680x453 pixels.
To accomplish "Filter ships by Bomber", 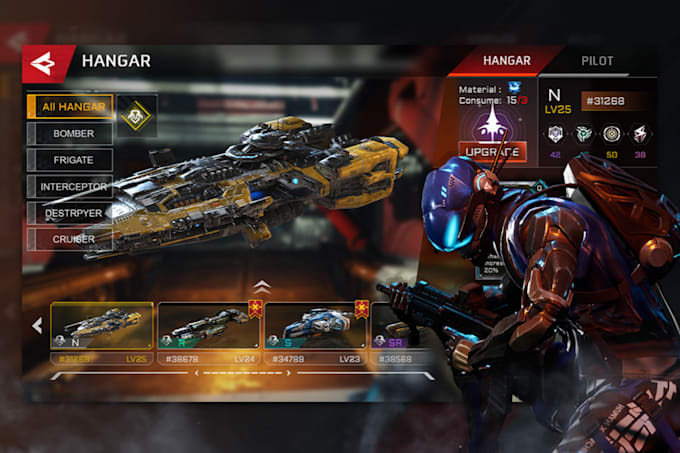I will point(70,134).
